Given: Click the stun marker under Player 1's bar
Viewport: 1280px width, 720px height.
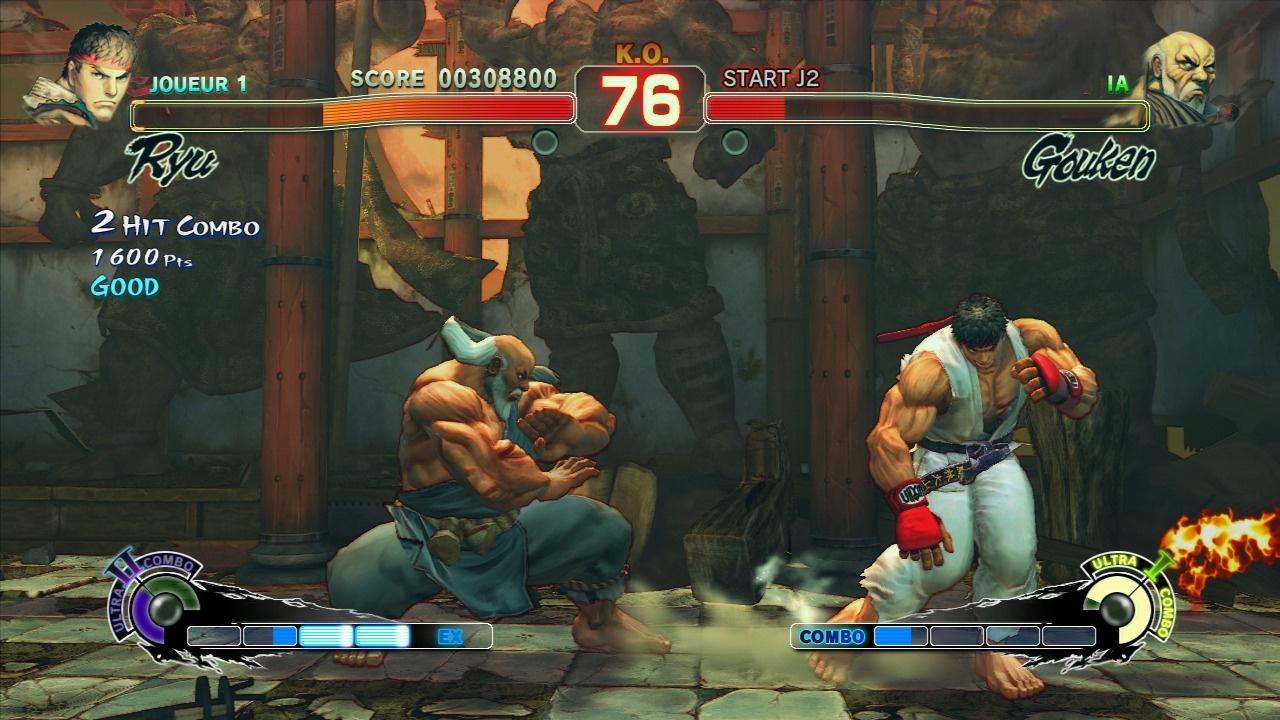Looking at the screenshot, I should click(545, 141).
